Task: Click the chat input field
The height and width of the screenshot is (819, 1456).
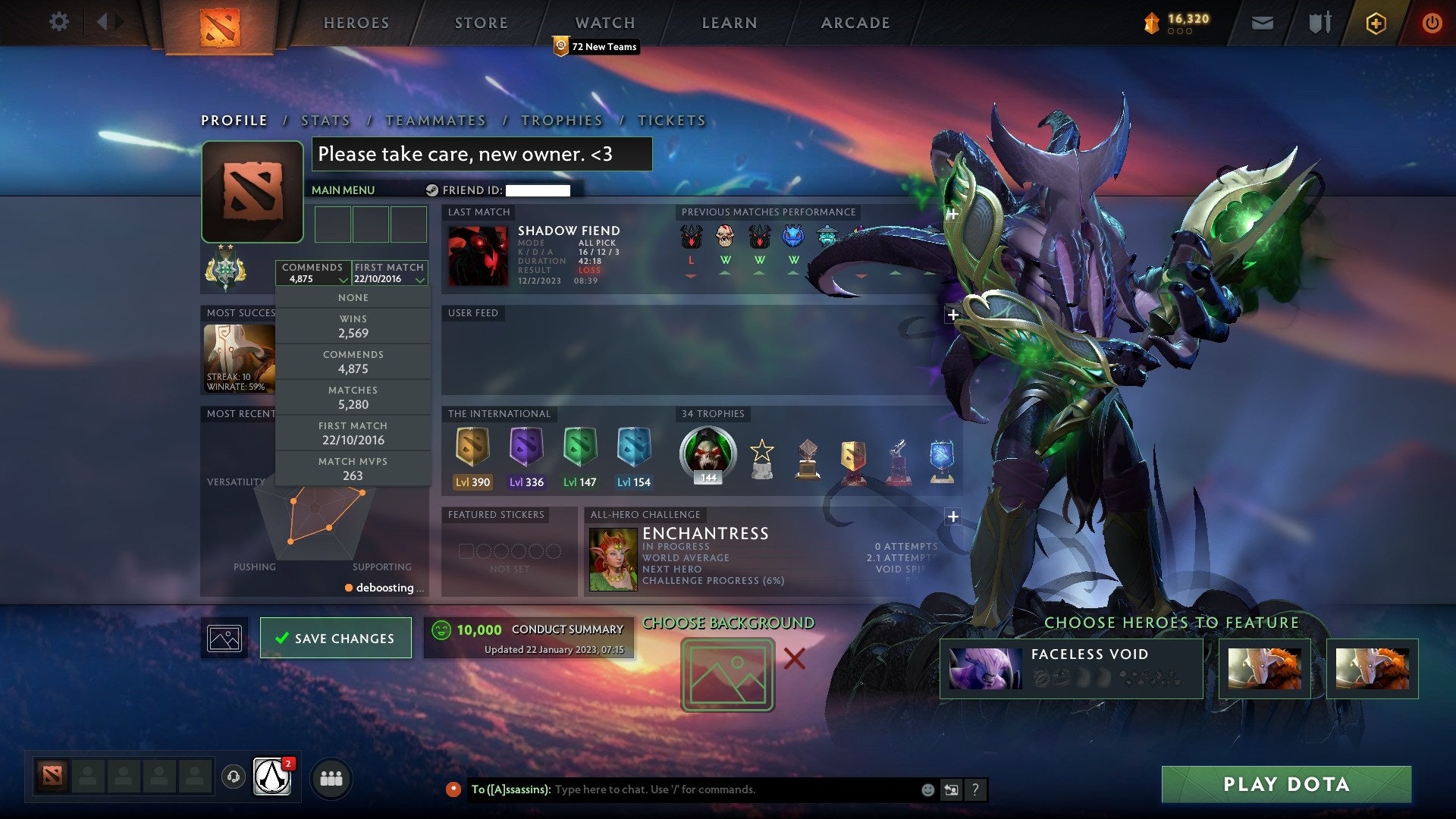Action: pyautogui.click(x=736, y=789)
